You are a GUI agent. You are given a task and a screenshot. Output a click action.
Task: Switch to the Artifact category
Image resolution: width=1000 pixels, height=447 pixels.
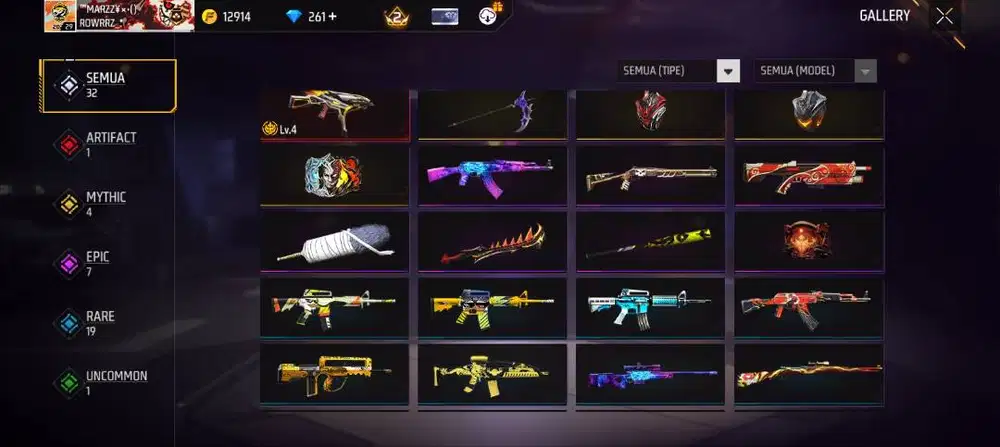click(108, 144)
